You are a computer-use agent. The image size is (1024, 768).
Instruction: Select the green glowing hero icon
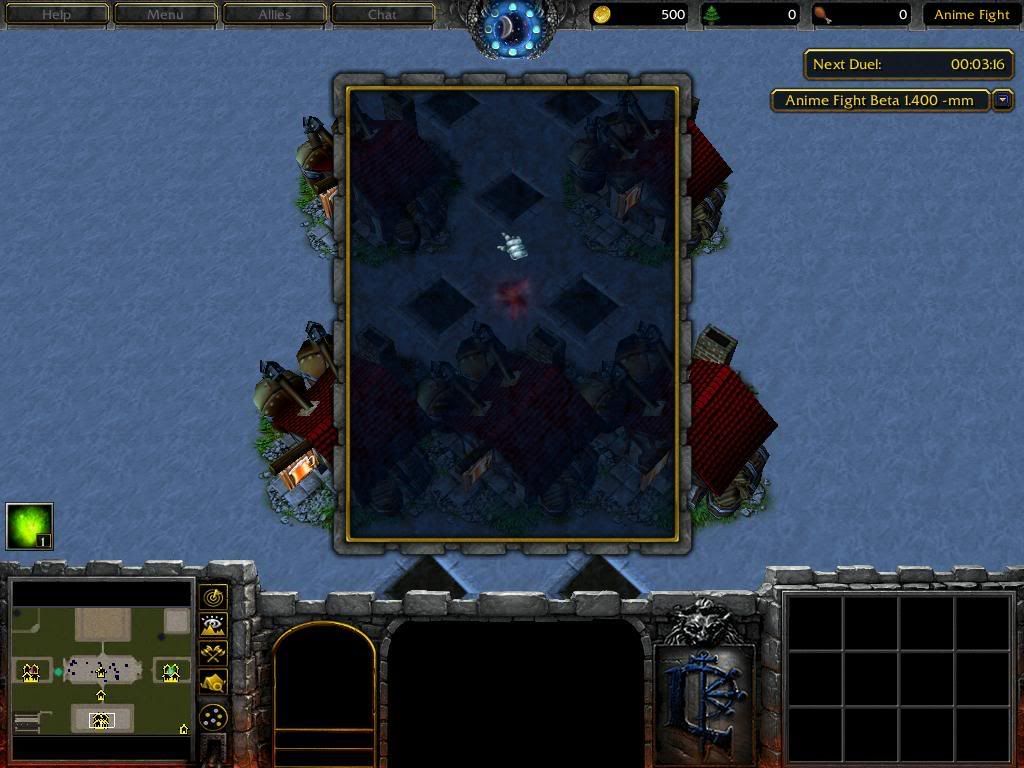point(29,526)
